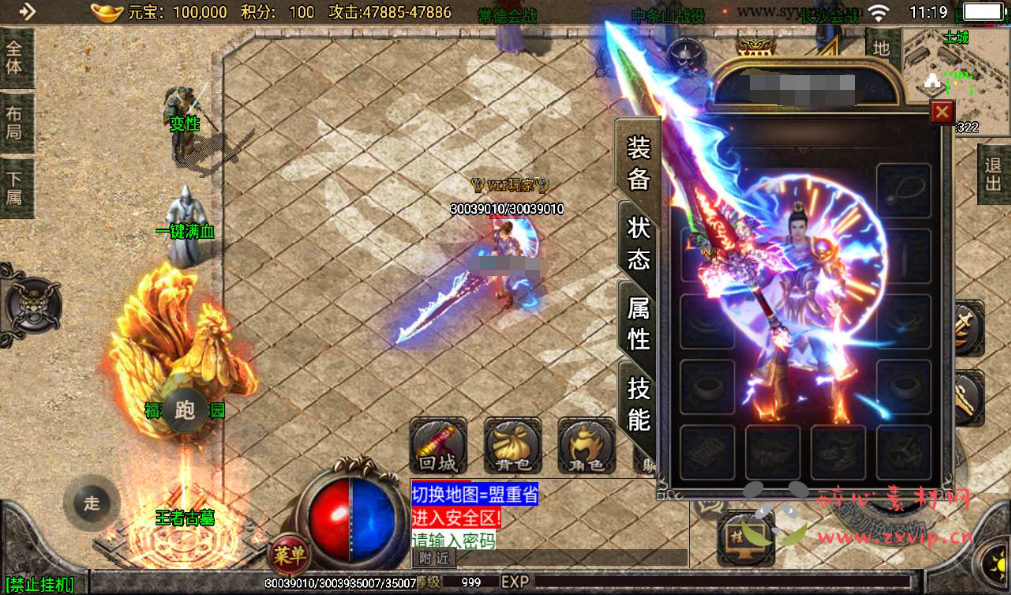Switch to the 附近 nearby chat channel

pos(434,559)
